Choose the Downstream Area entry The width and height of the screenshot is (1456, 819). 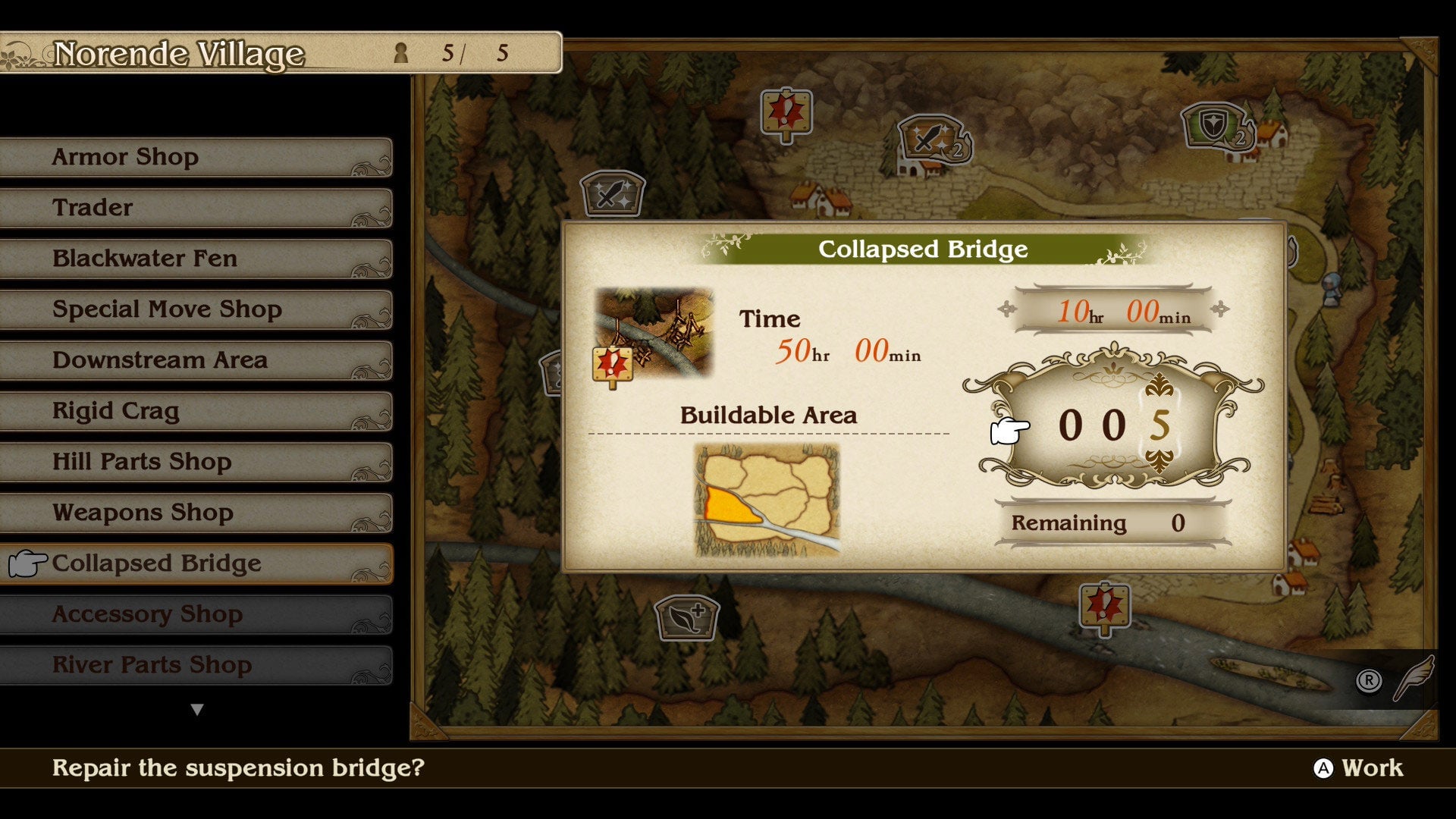(196, 360)
